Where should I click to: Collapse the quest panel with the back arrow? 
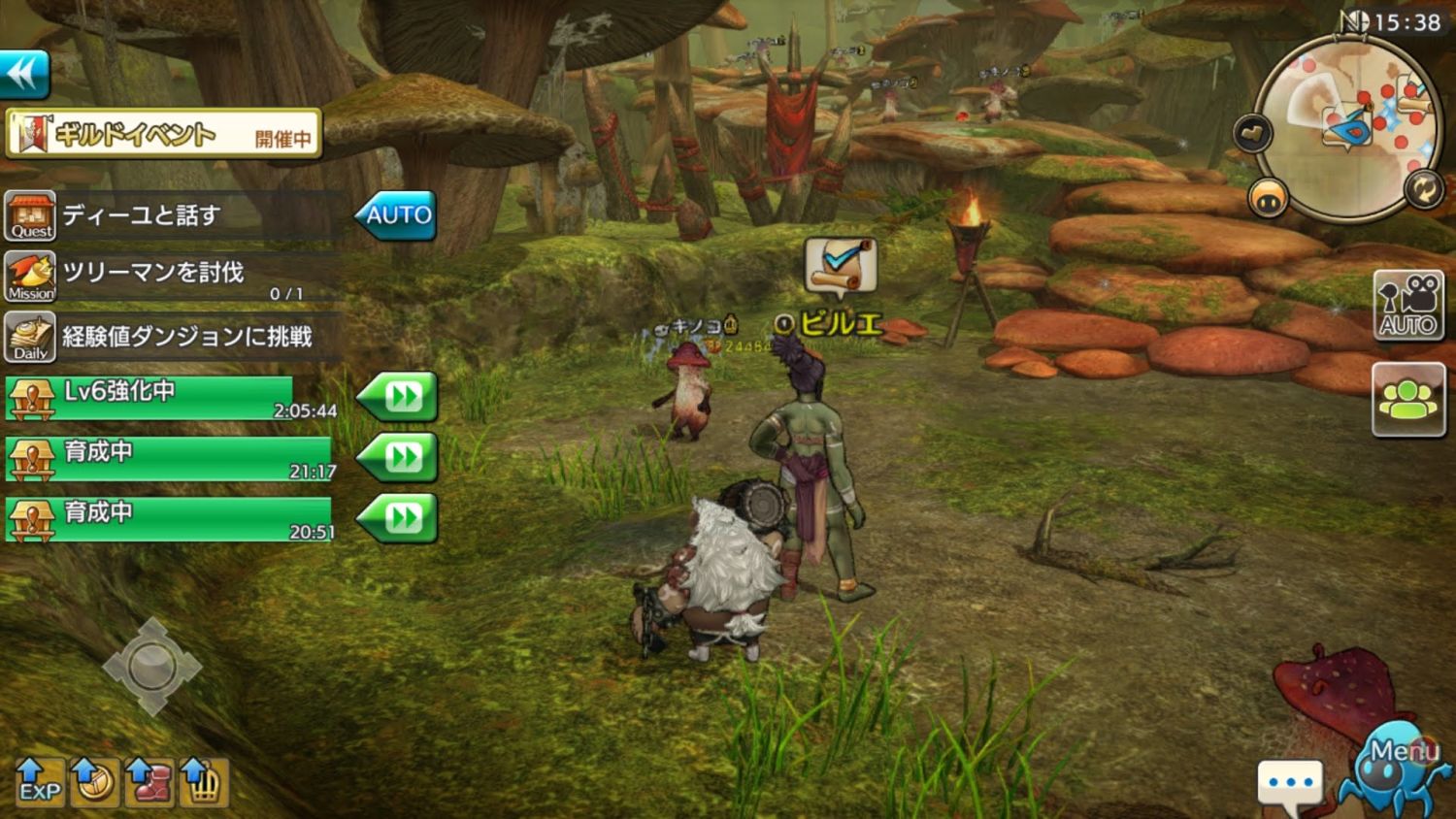[24, 74]
